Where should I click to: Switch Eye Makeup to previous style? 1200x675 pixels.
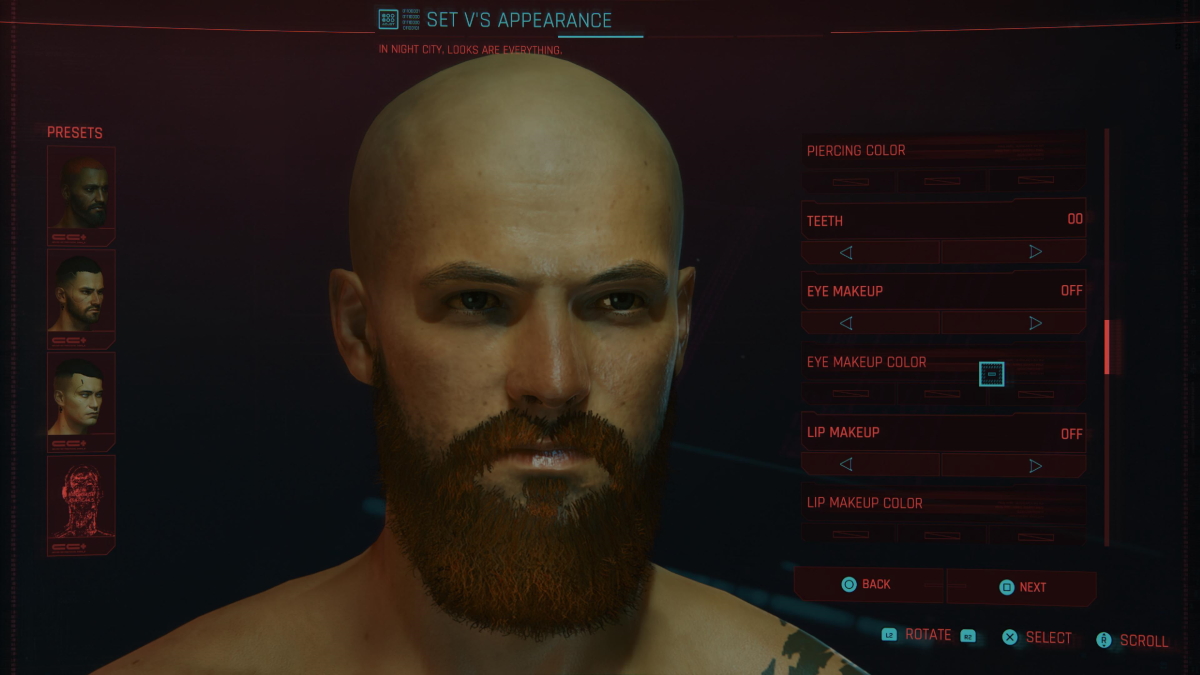pyautogui.click(x=846, y=323)
